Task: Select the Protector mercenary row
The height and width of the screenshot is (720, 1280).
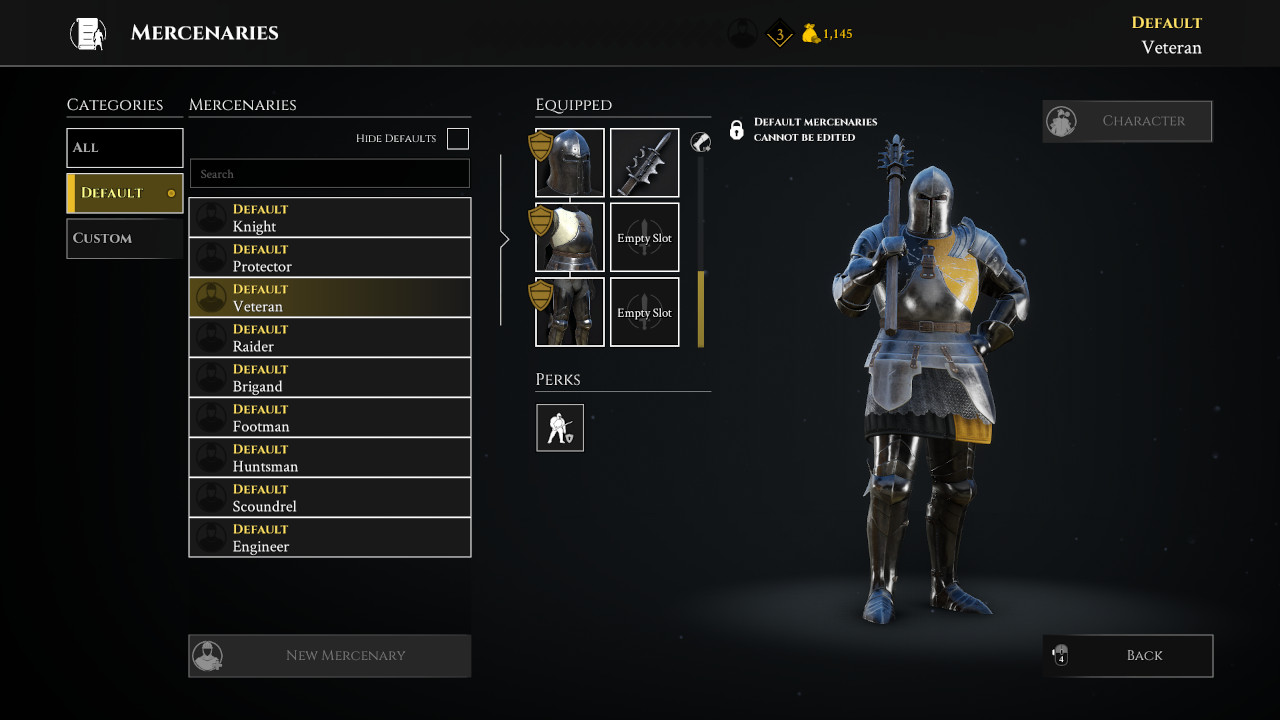Action: 330,258
